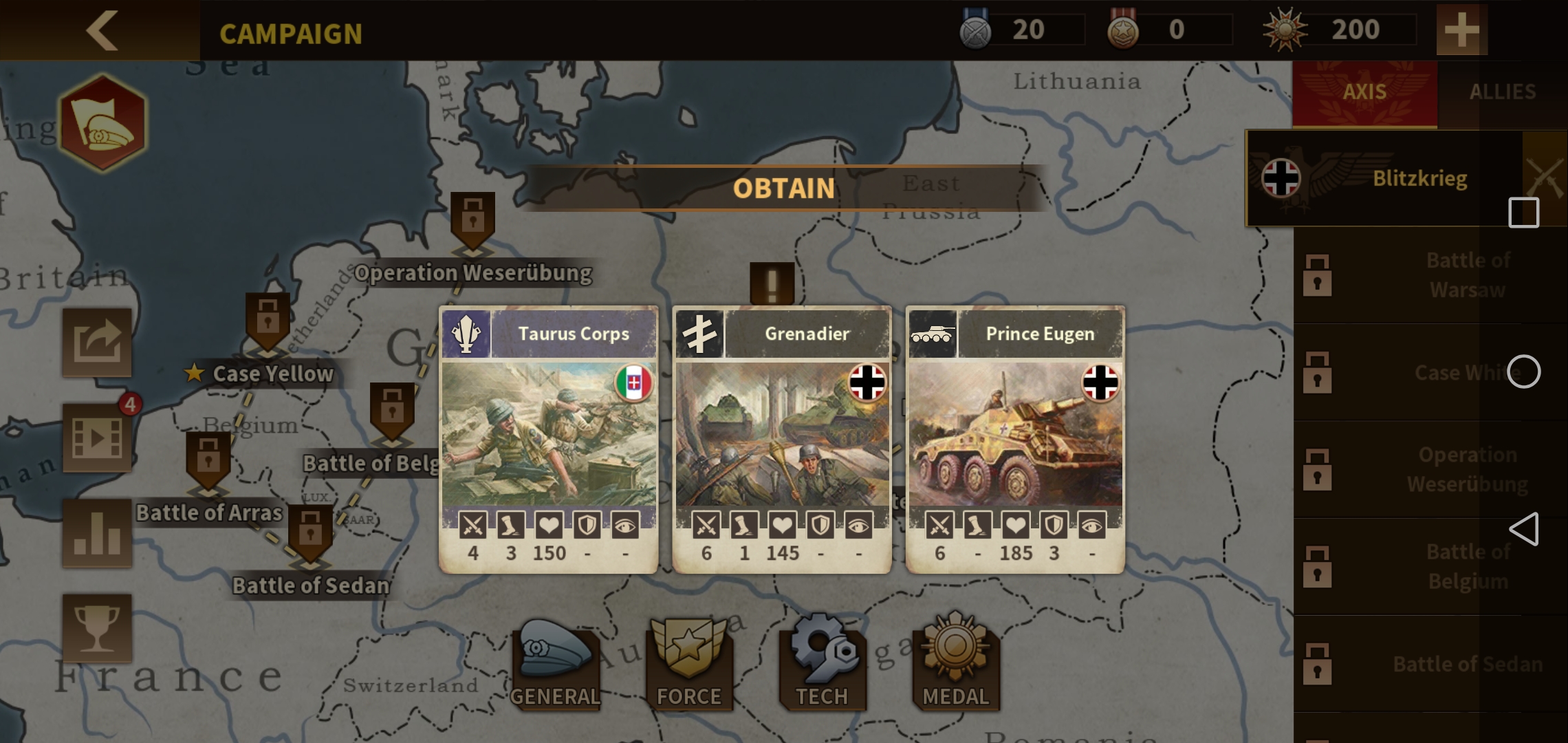Choose the Taurus Corps card

click(549, 439)
